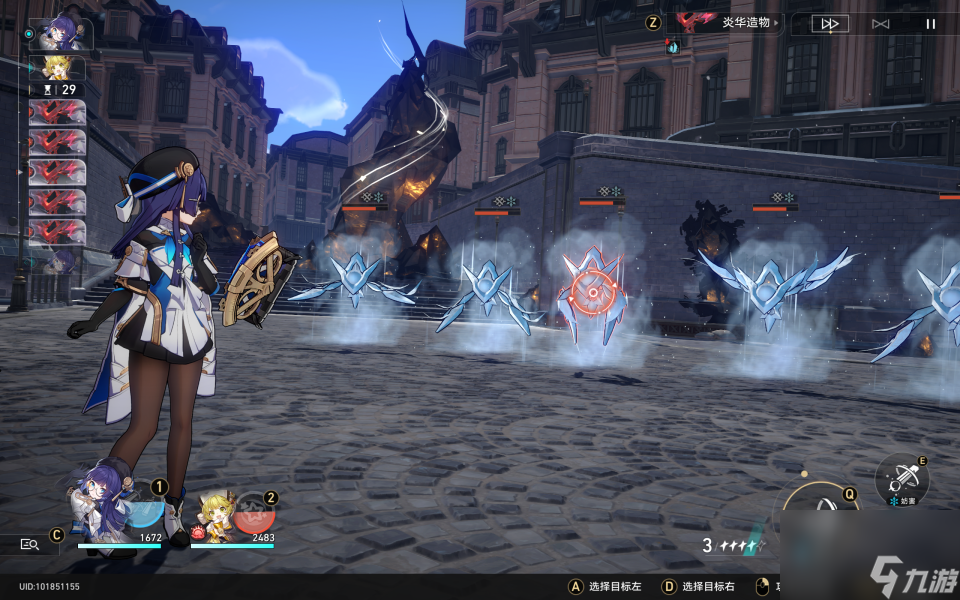This screenshot has height=600, width=960.
Task: Open the battle details magnifier icon
Action: (x=30, y=544)
